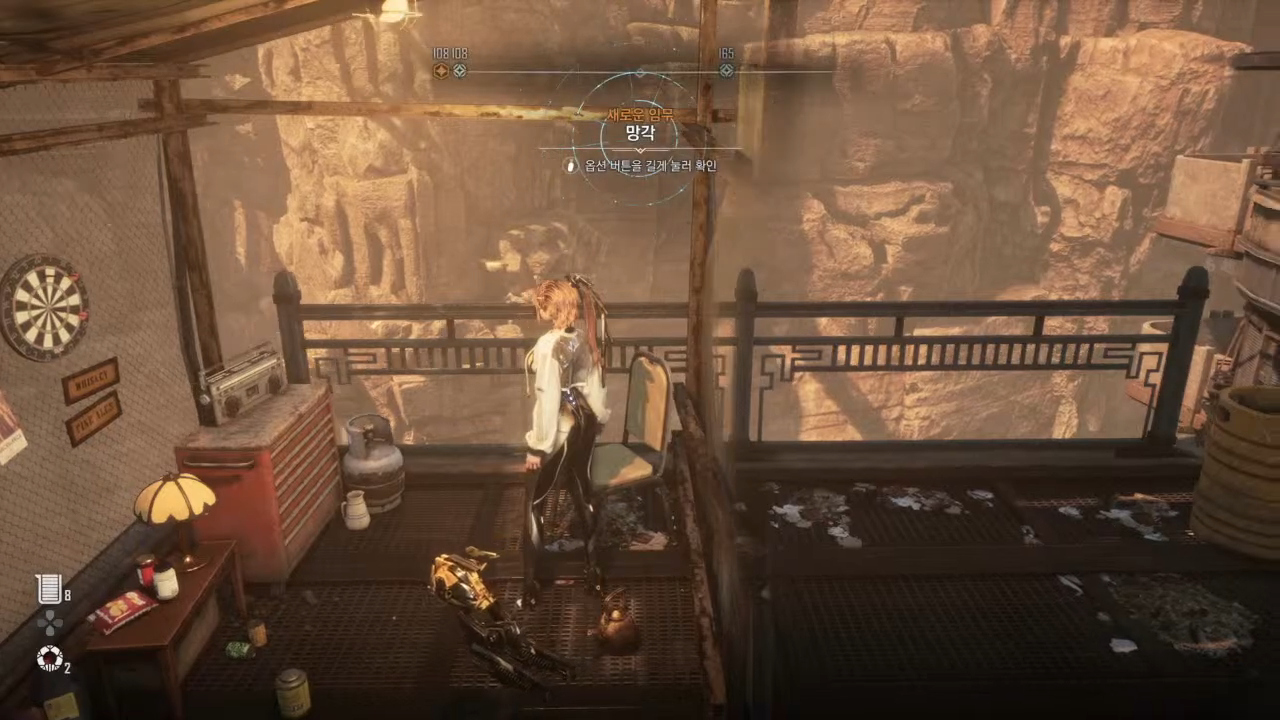
Task: Click the teal marker beside the orange hexagon
Action: 460,70
